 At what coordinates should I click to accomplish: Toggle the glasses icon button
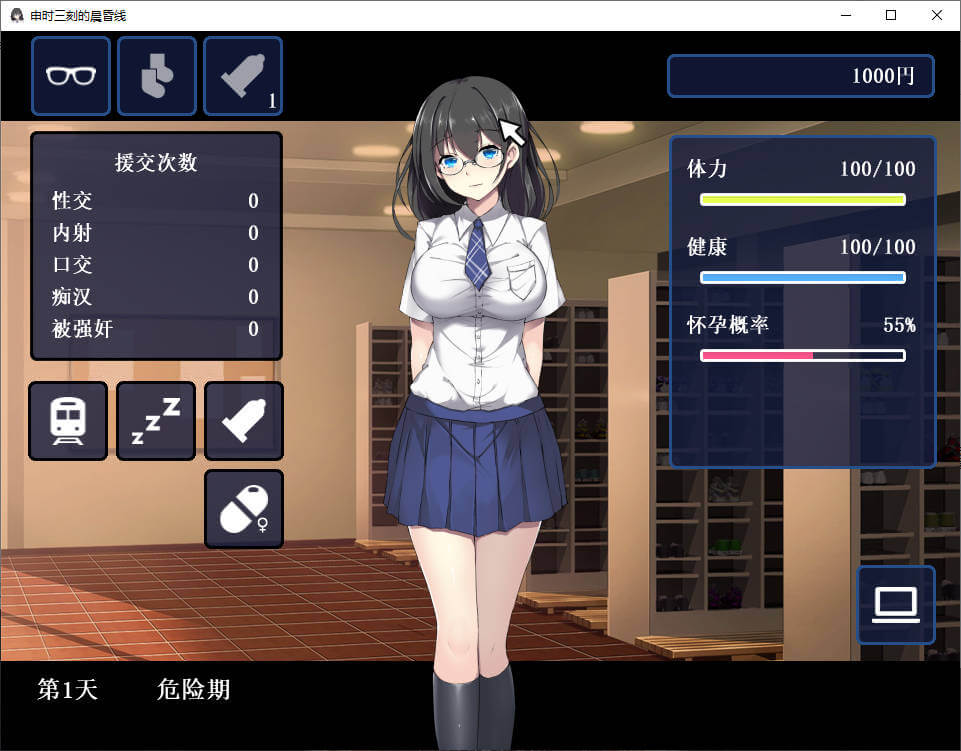pos(71,76)
